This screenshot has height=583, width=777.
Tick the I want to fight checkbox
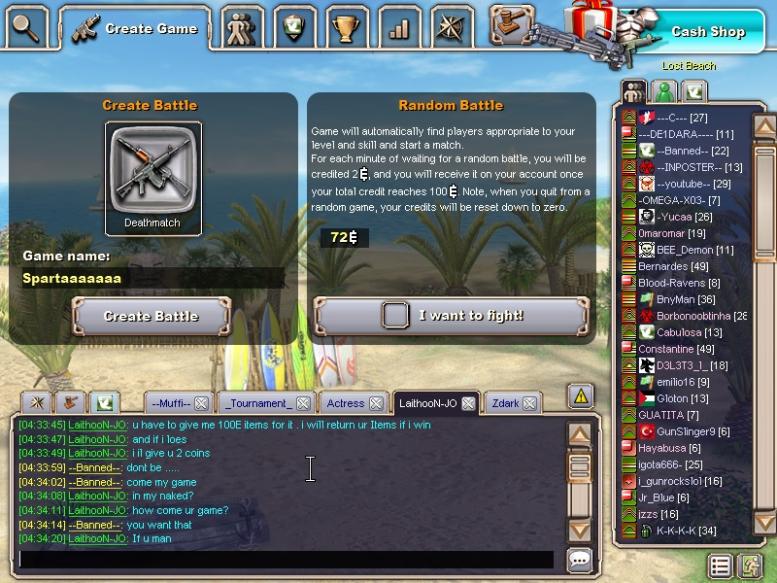[396, 316]
